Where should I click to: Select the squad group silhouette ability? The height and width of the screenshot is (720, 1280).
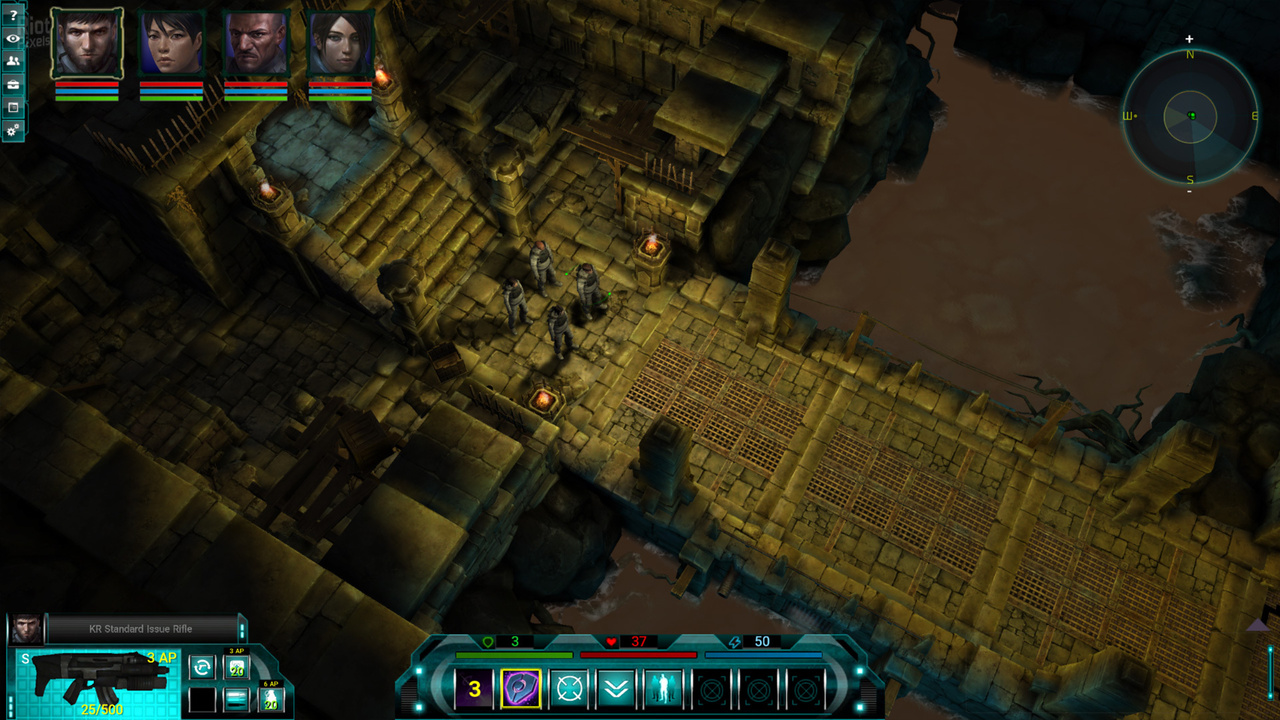point(664,689)
